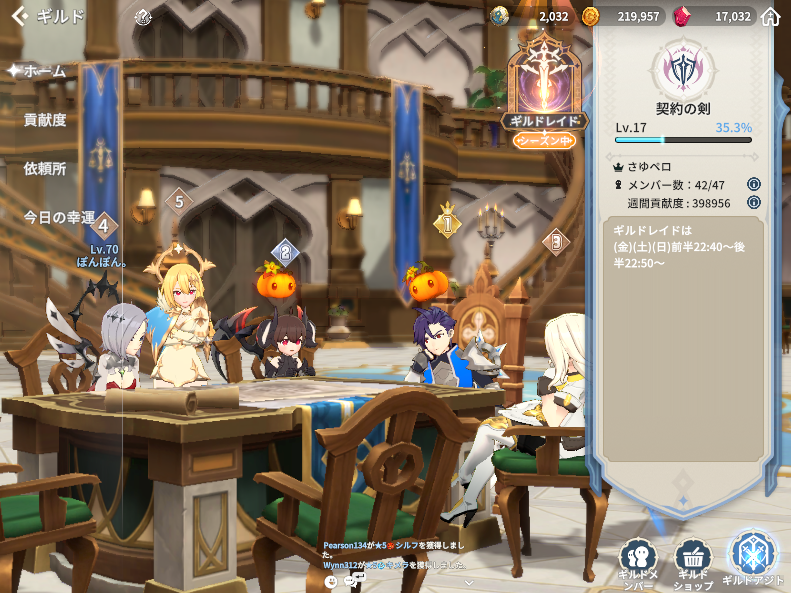Open the 貢献度 menu entry
This screenshot has height=593, width=791.
(45, 120)
